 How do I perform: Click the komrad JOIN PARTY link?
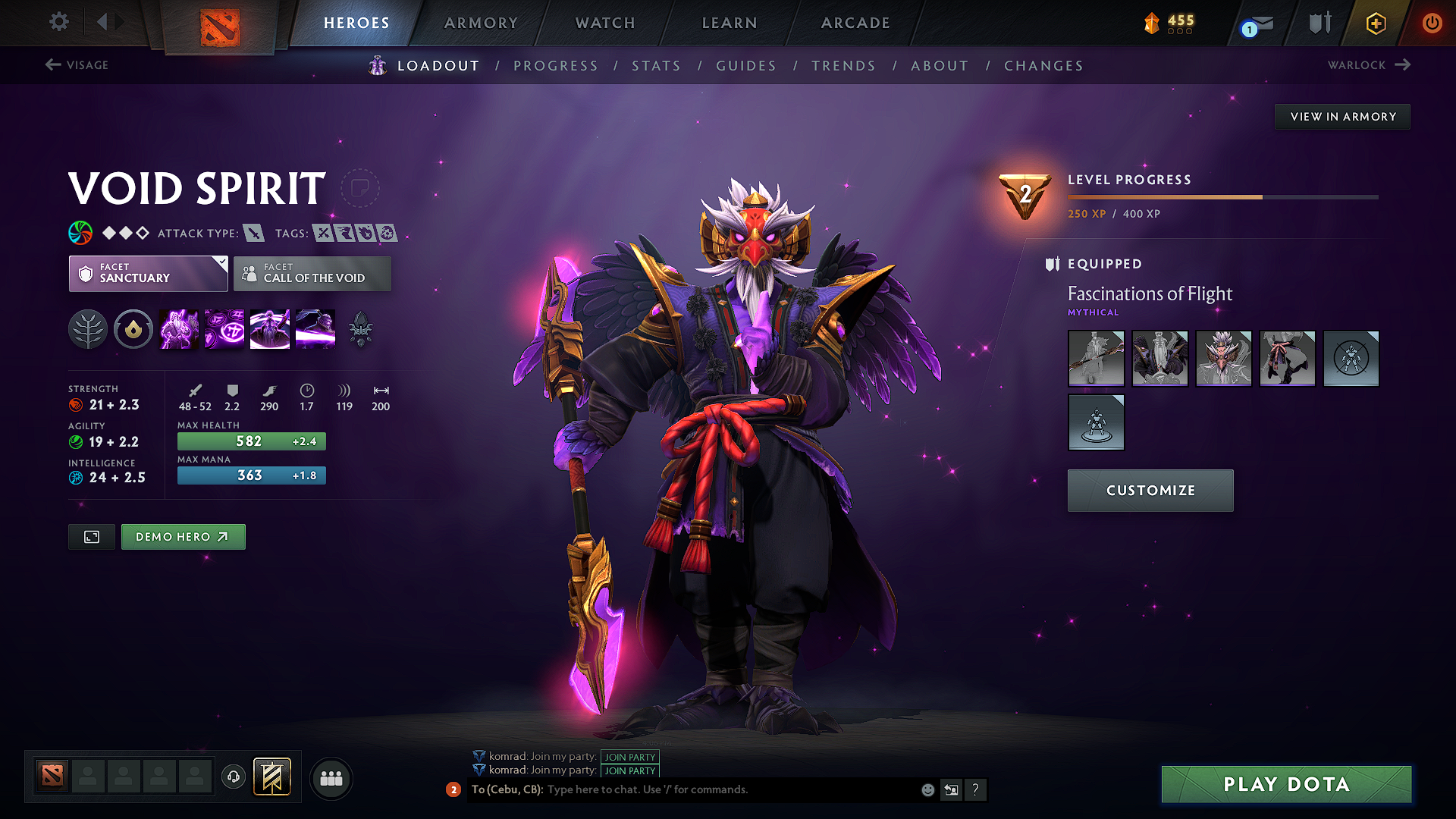pos(630,757)
